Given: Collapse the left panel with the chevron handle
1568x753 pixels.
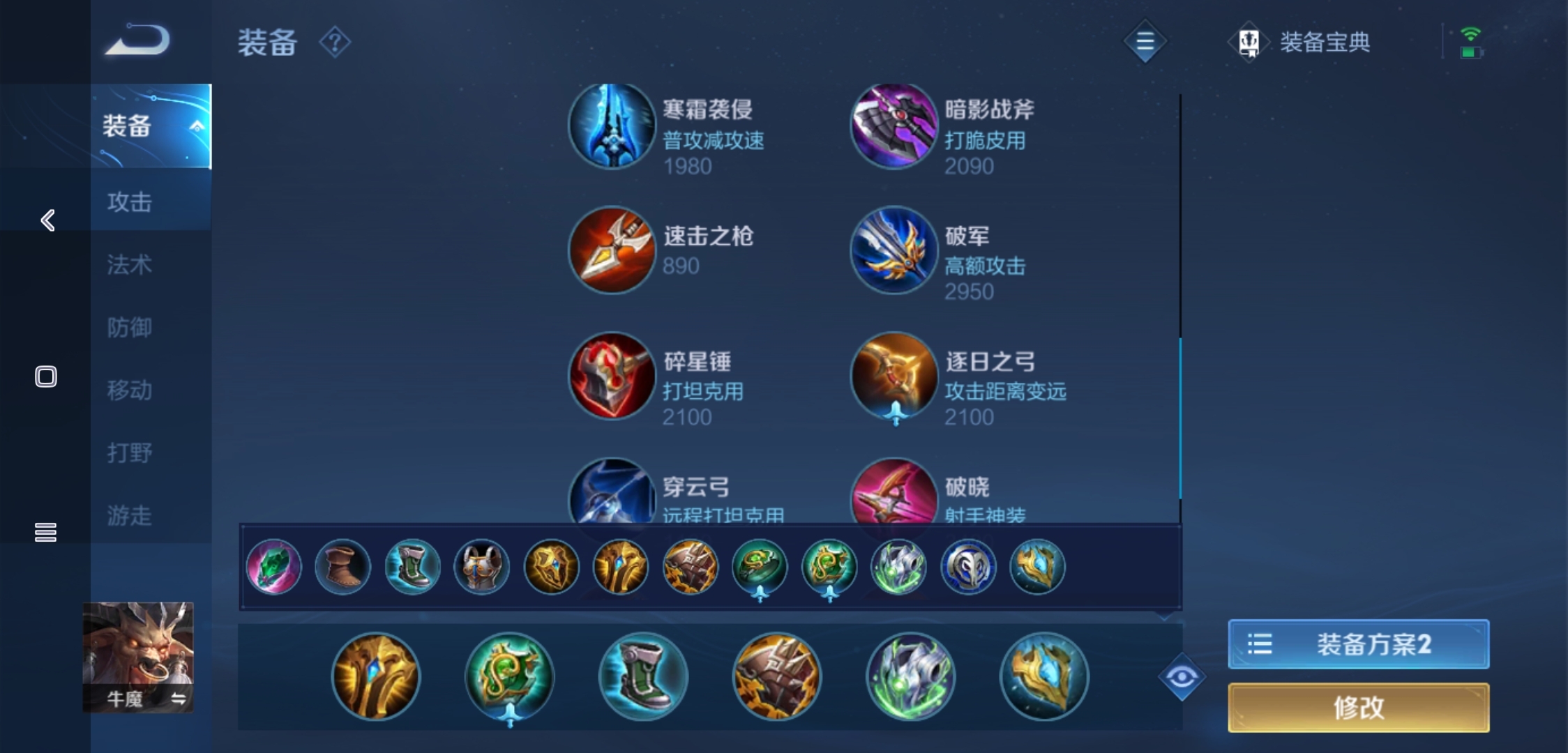Looking at the screenshot, I should pyautogui.click(x=46, y=220).
